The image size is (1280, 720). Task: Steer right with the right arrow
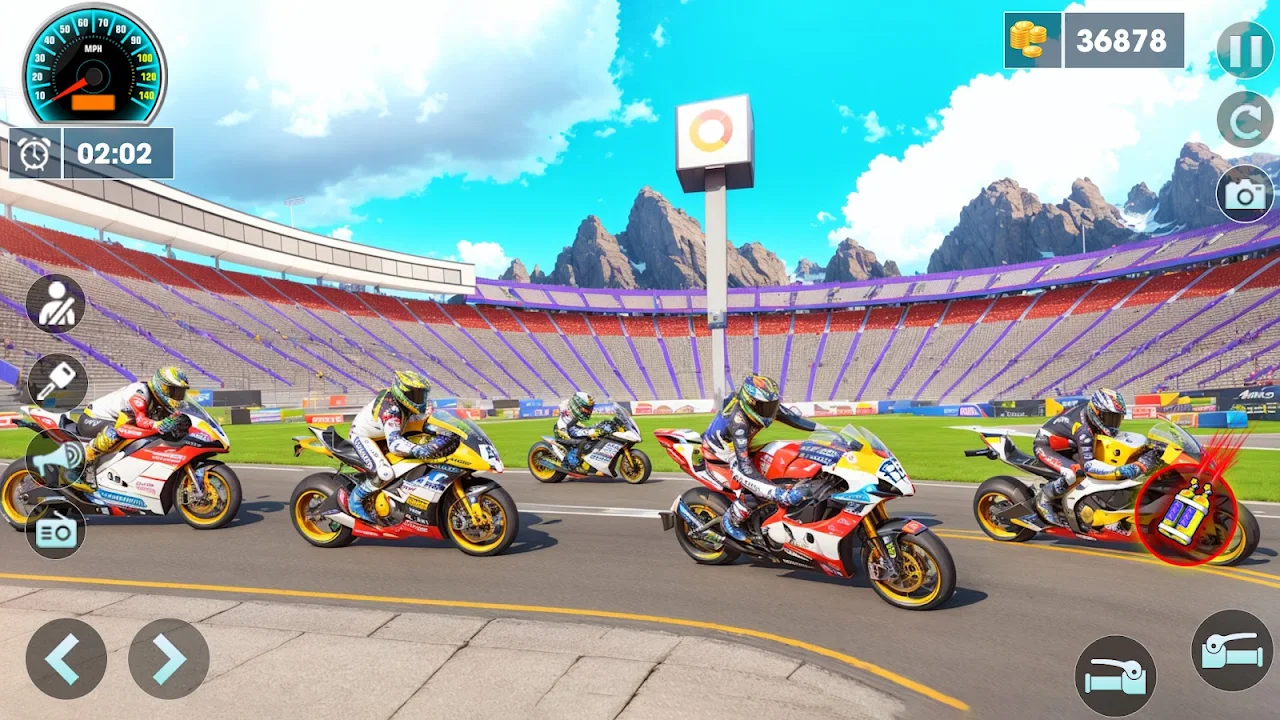(168, 658)
